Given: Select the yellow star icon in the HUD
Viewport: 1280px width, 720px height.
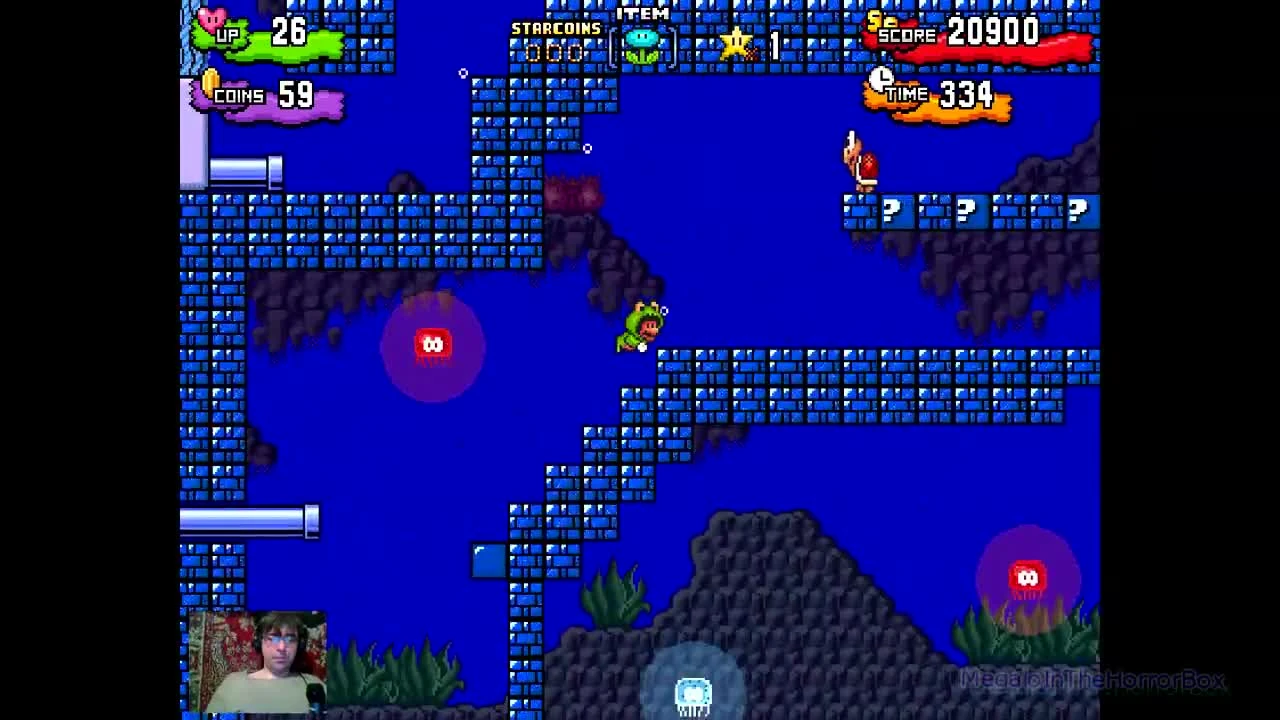Looking at the screenshot, I should click(737, 42).
